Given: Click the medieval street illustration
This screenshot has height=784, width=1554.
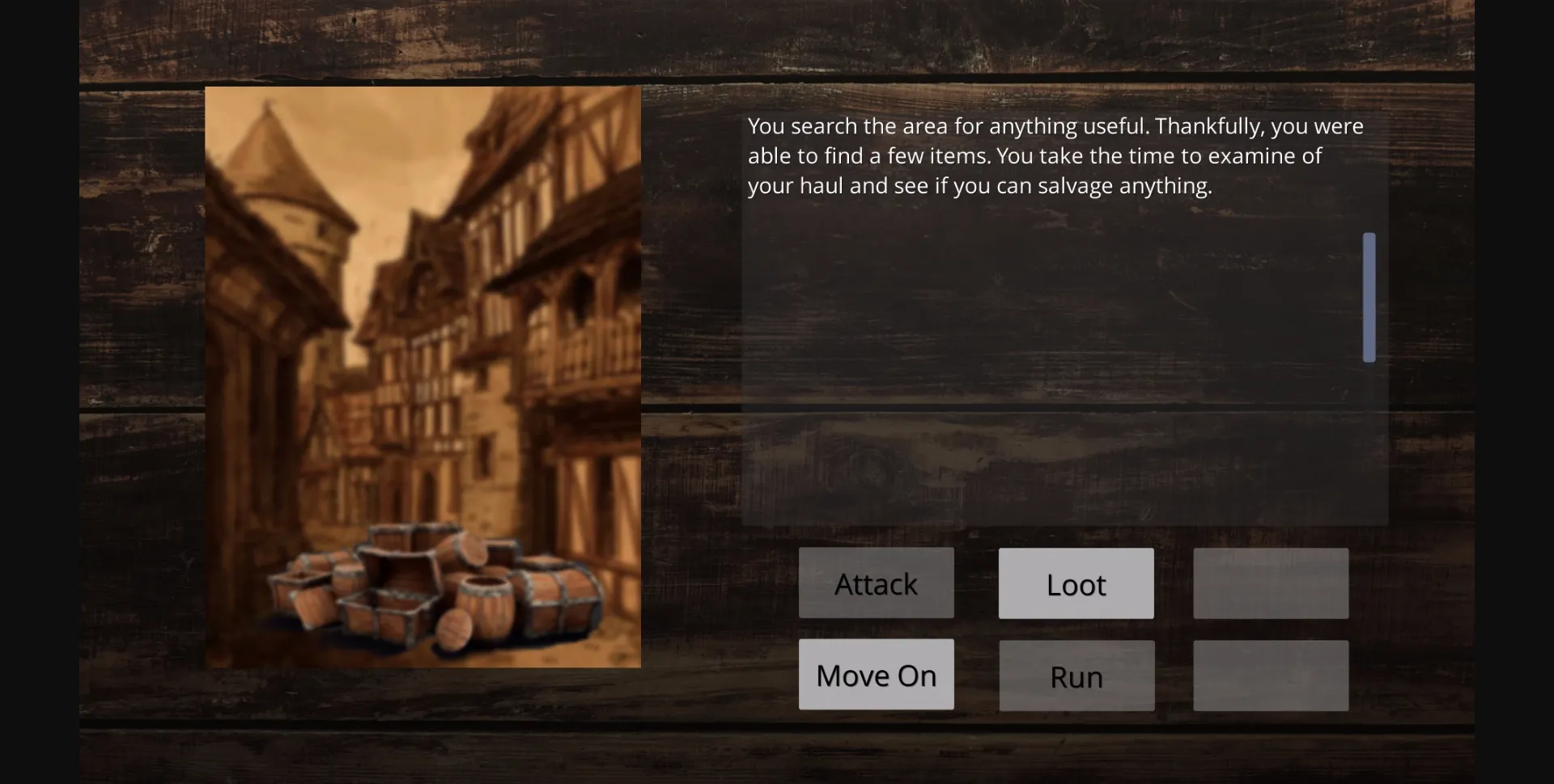Looking at the screenshot, I should pyautogui.click(x=422, y=376).
